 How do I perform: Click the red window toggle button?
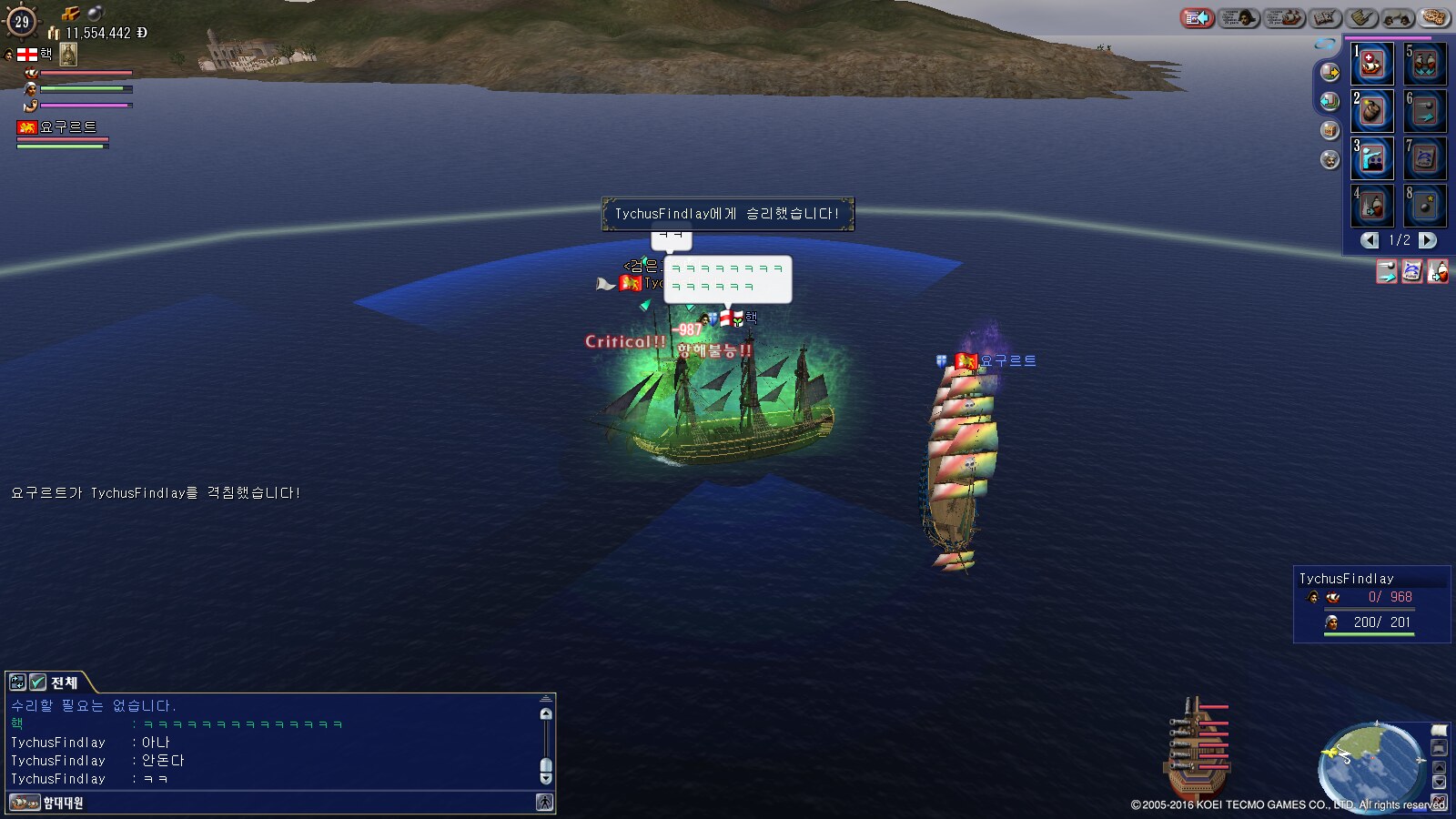click(1197, 17)
